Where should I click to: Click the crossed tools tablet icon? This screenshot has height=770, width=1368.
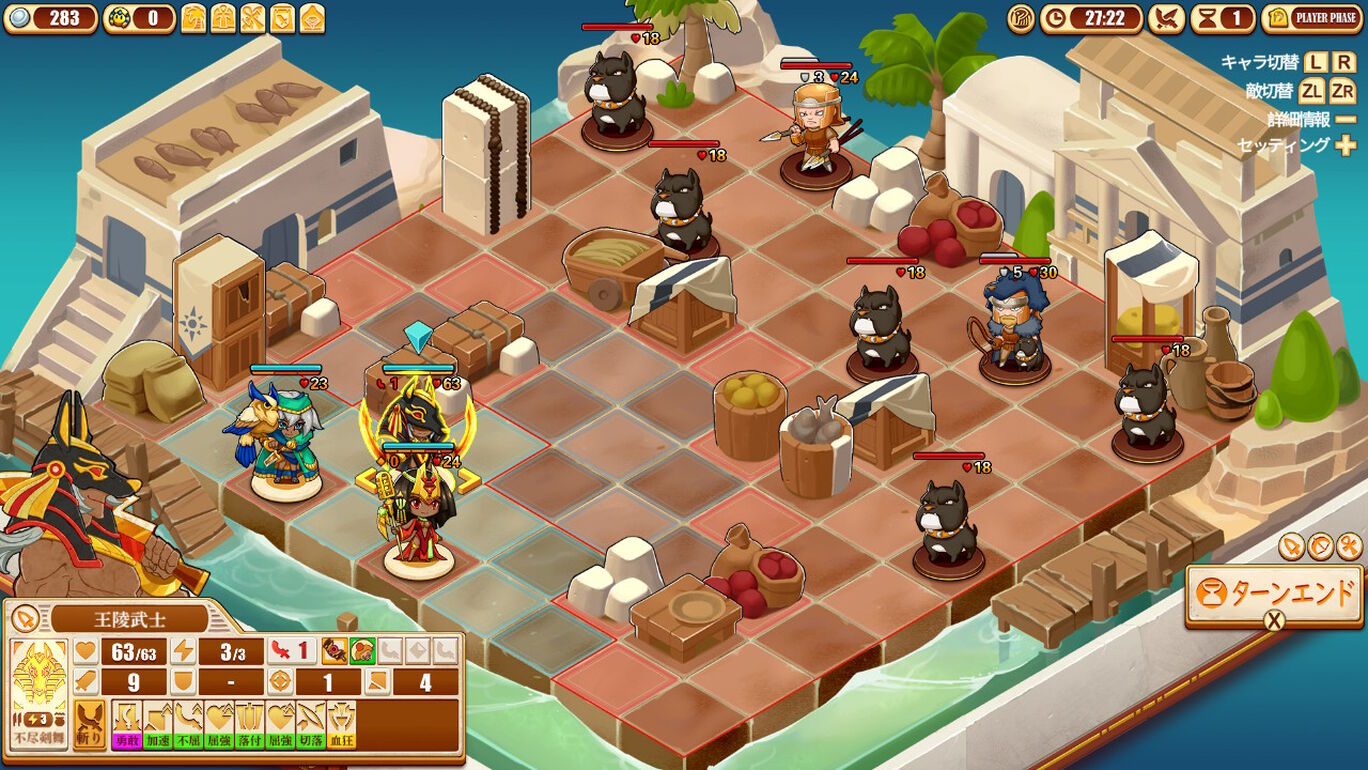tap(253, 18)
